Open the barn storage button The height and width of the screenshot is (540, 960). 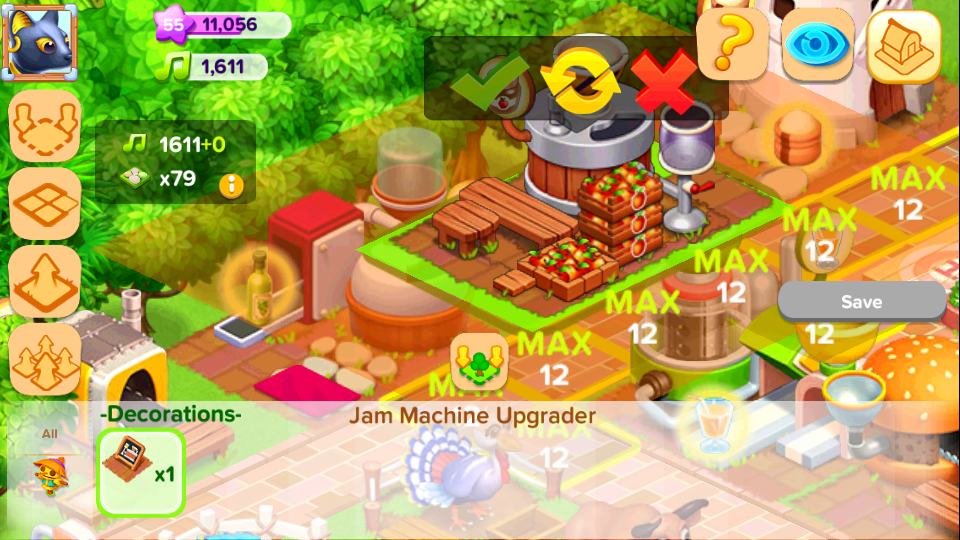[903, 45]
